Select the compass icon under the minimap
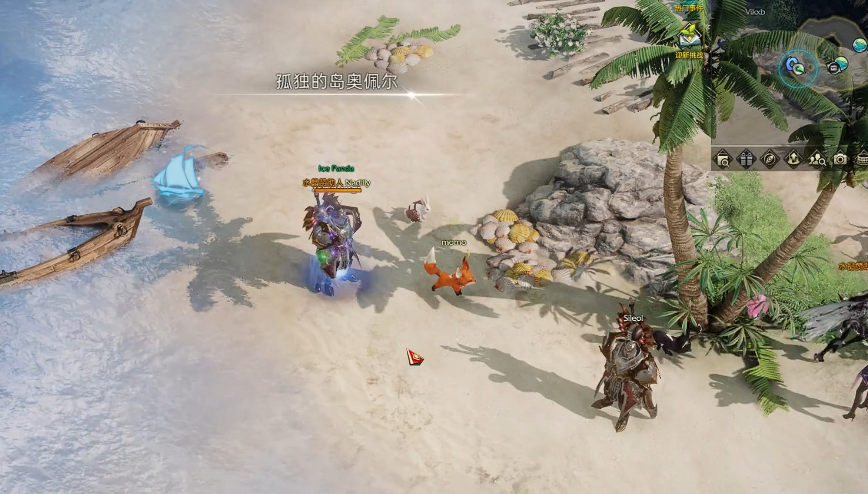Screen dimensions: 868x494 coord(769,158)
